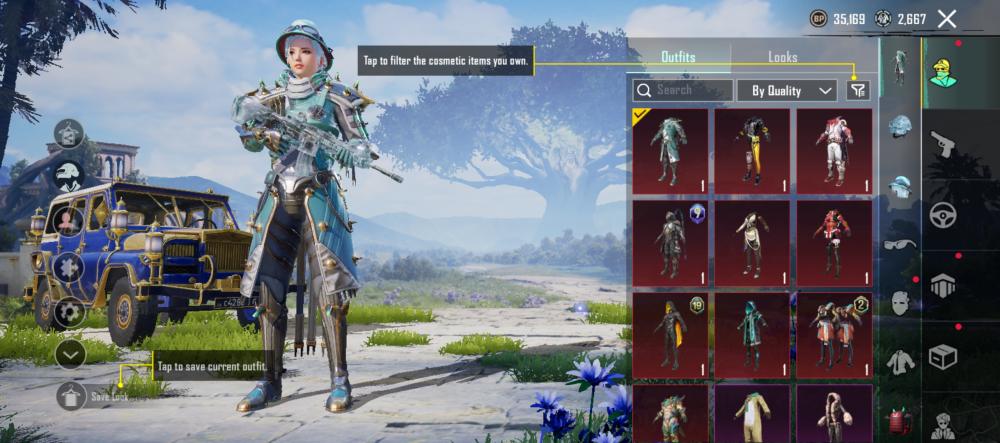
Task: Toggle the owned-items filter funnel button
Action: click(857, 90)
